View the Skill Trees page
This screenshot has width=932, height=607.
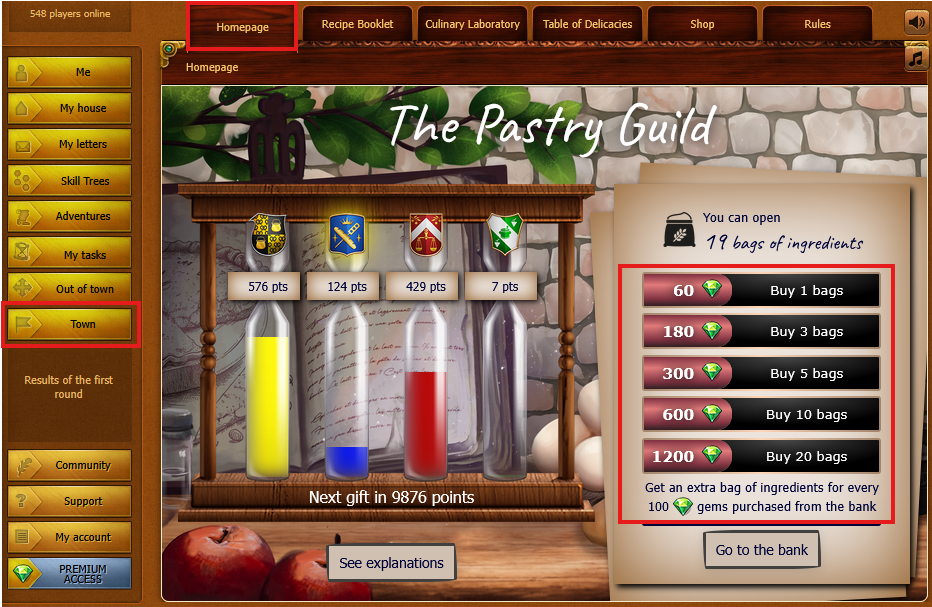point(70,181)
